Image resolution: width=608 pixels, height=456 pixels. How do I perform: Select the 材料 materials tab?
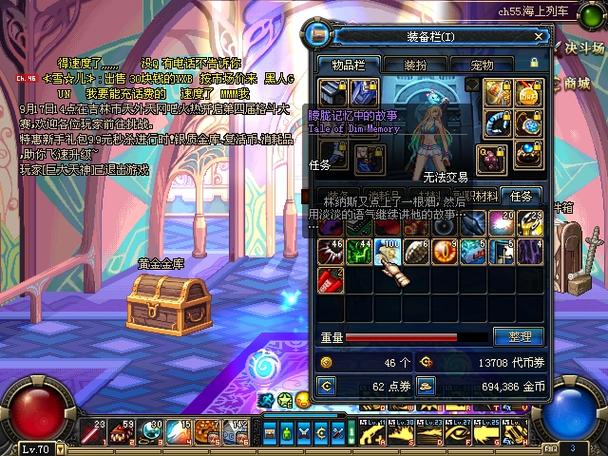[484, 196]
